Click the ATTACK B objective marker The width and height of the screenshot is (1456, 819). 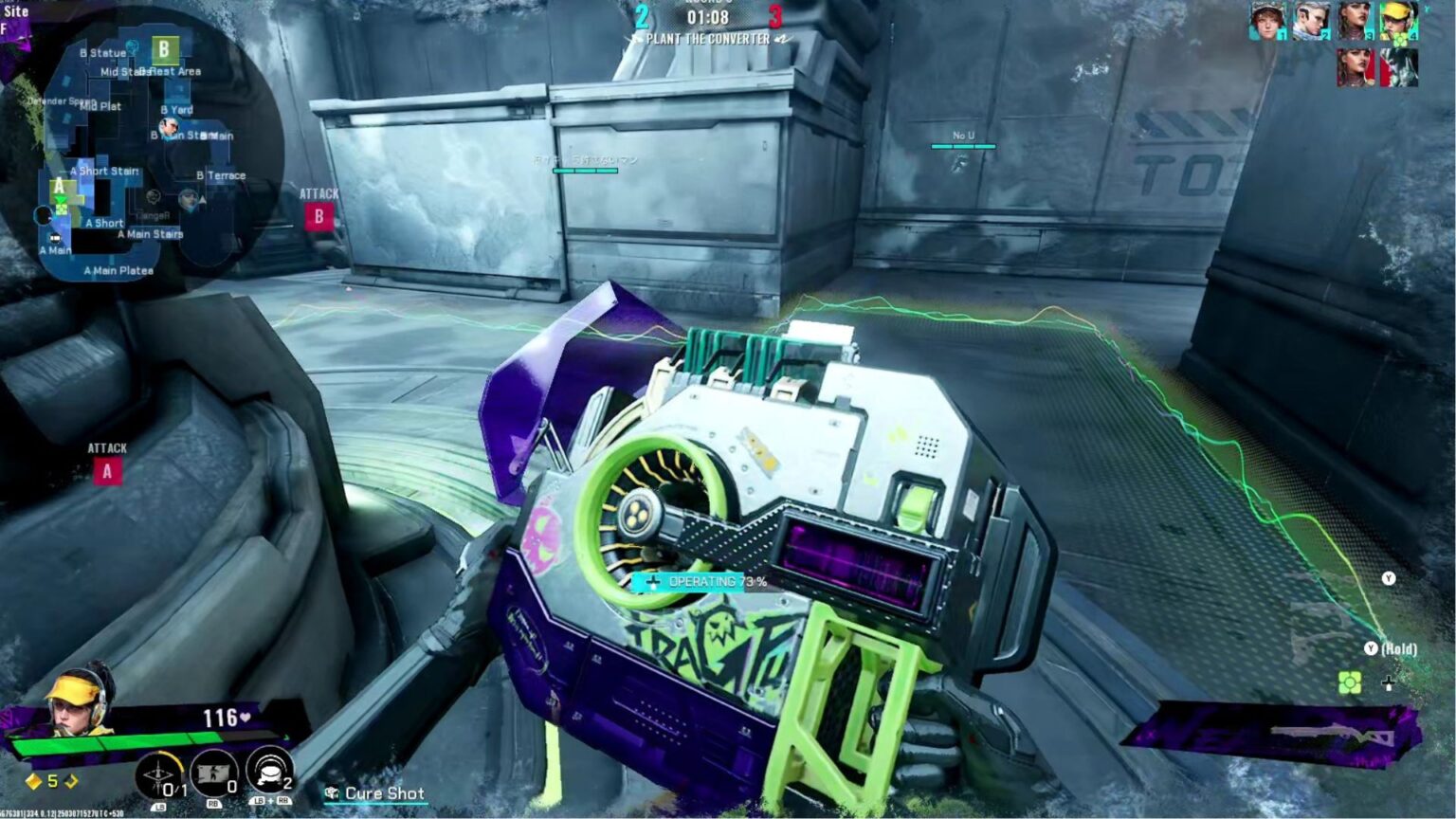(318, 218)
